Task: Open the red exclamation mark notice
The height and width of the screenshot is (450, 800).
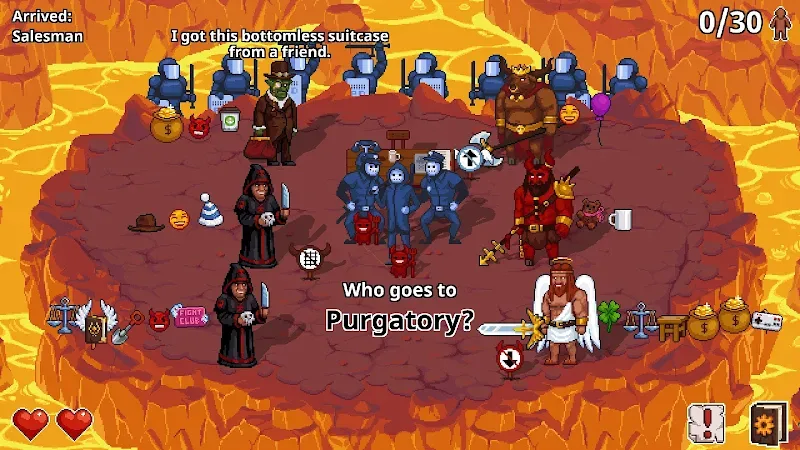Action: (706, 423)
